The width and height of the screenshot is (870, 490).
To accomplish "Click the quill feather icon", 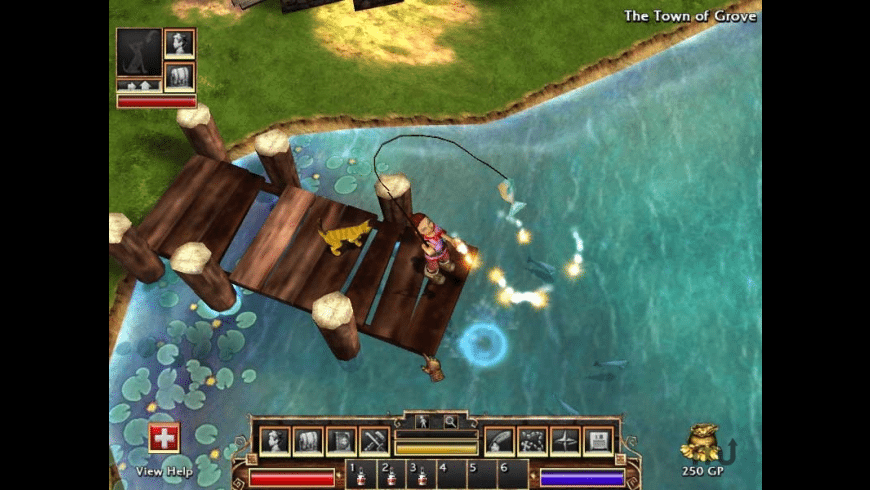I will [501, 440].
